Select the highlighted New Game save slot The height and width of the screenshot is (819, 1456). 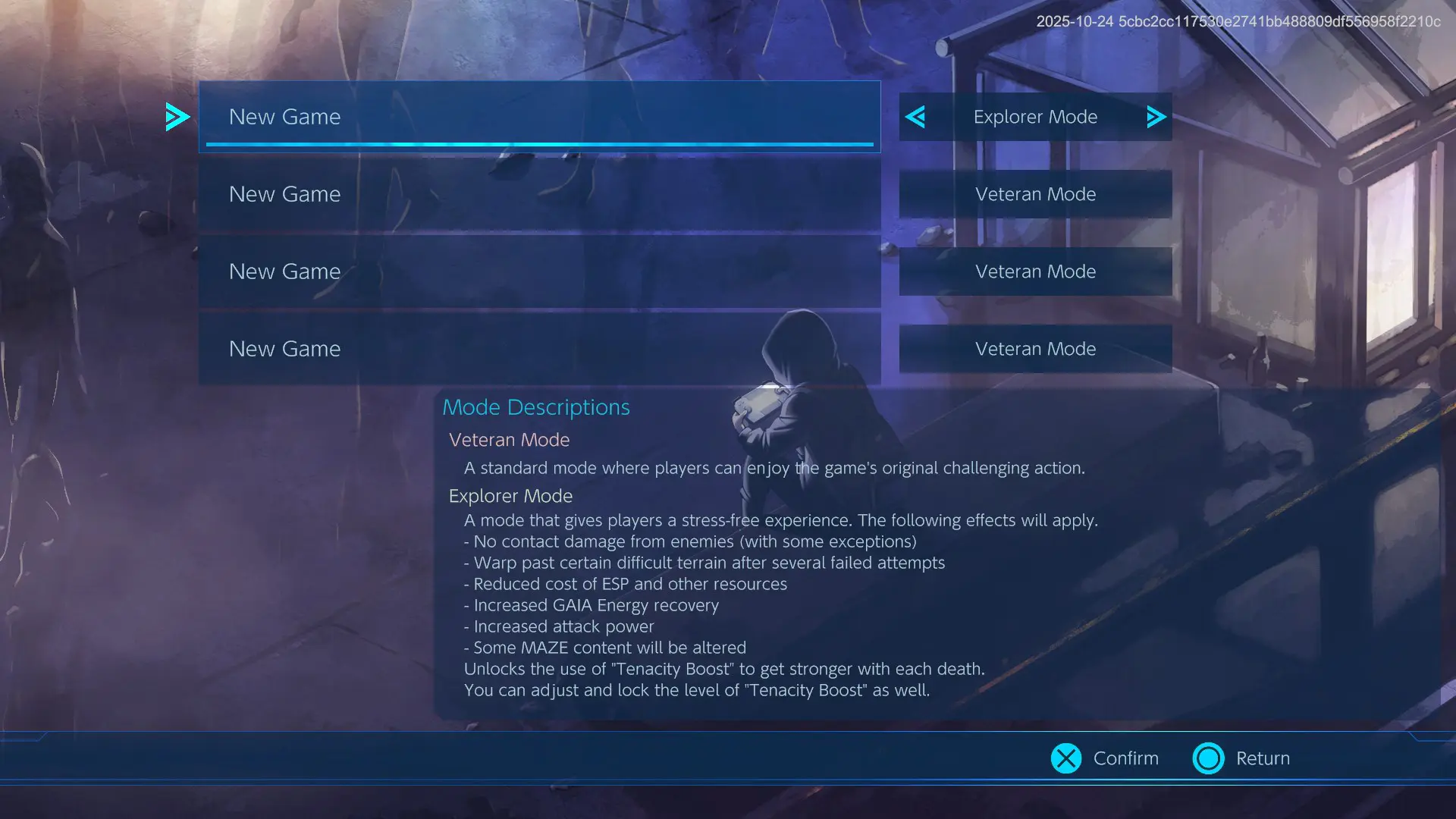pos(539,117)
